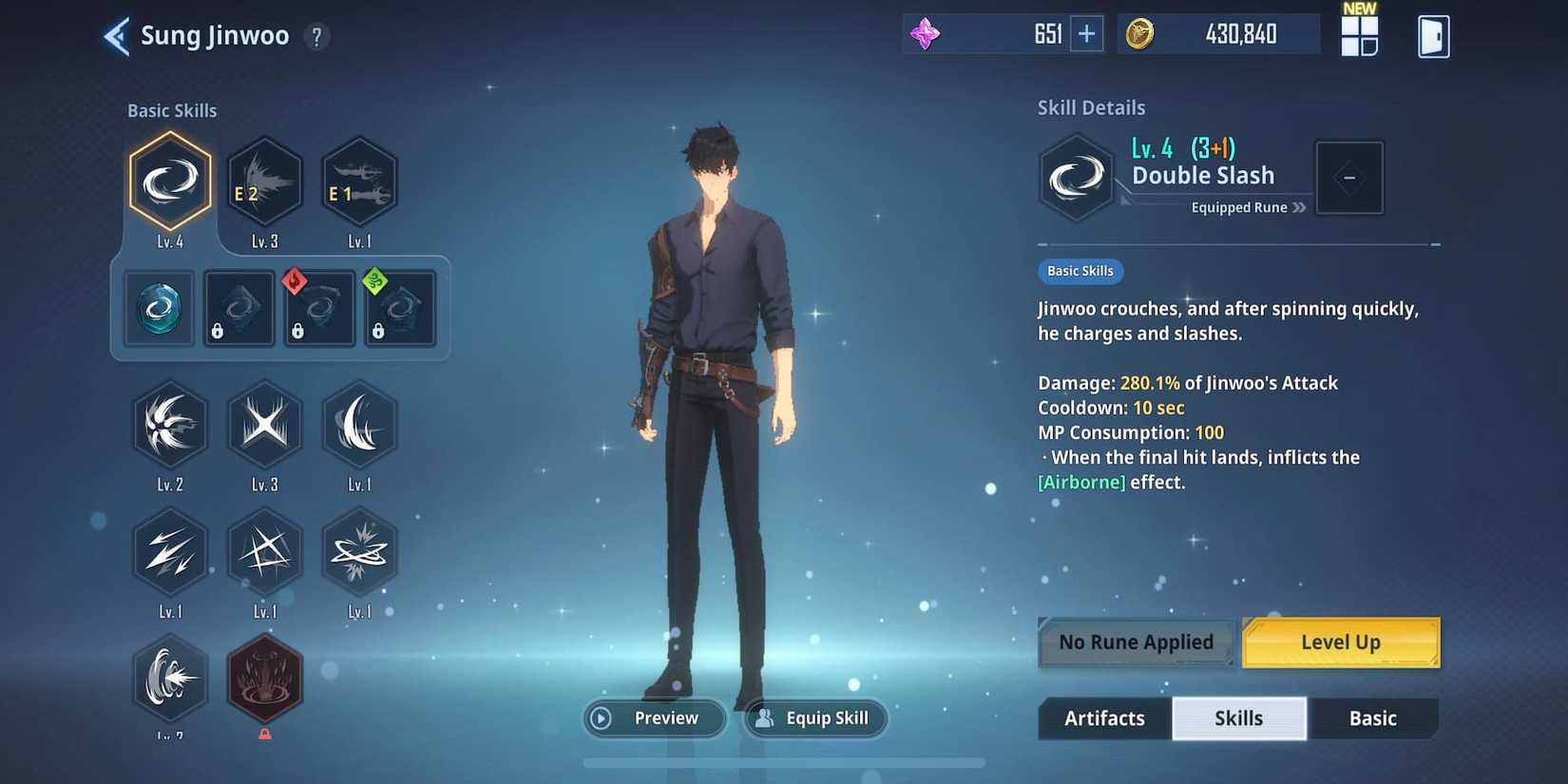Open the NEW grid menu icon

point(1360,34)
